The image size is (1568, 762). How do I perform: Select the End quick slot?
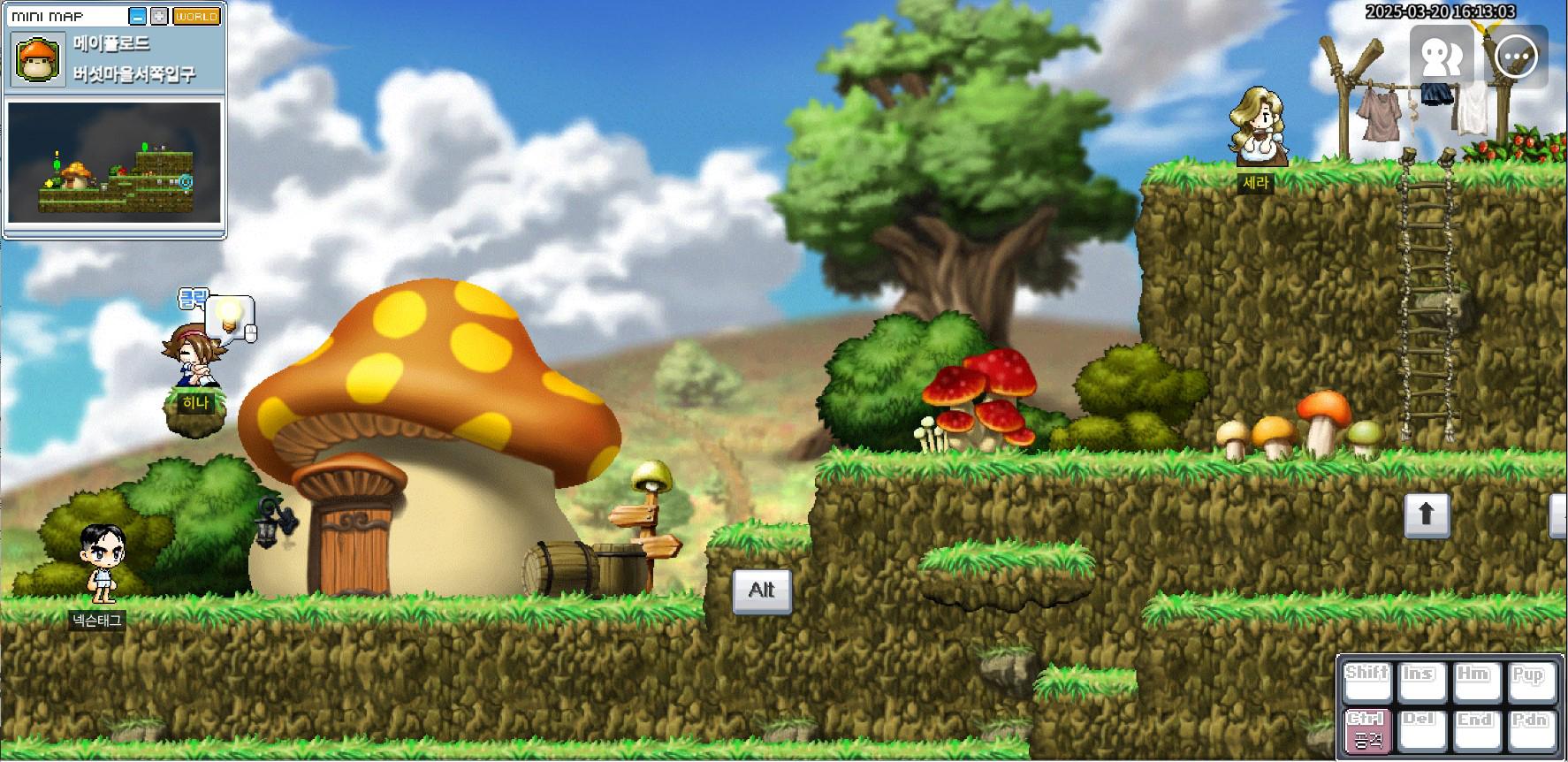click(1474, 730)
